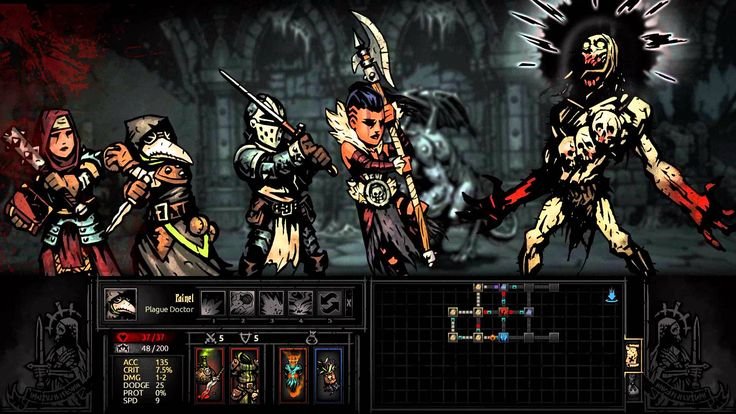Viewport: 736px width, 414px height.
Task: Use the combat skill numbered 2
Action: 243,303
